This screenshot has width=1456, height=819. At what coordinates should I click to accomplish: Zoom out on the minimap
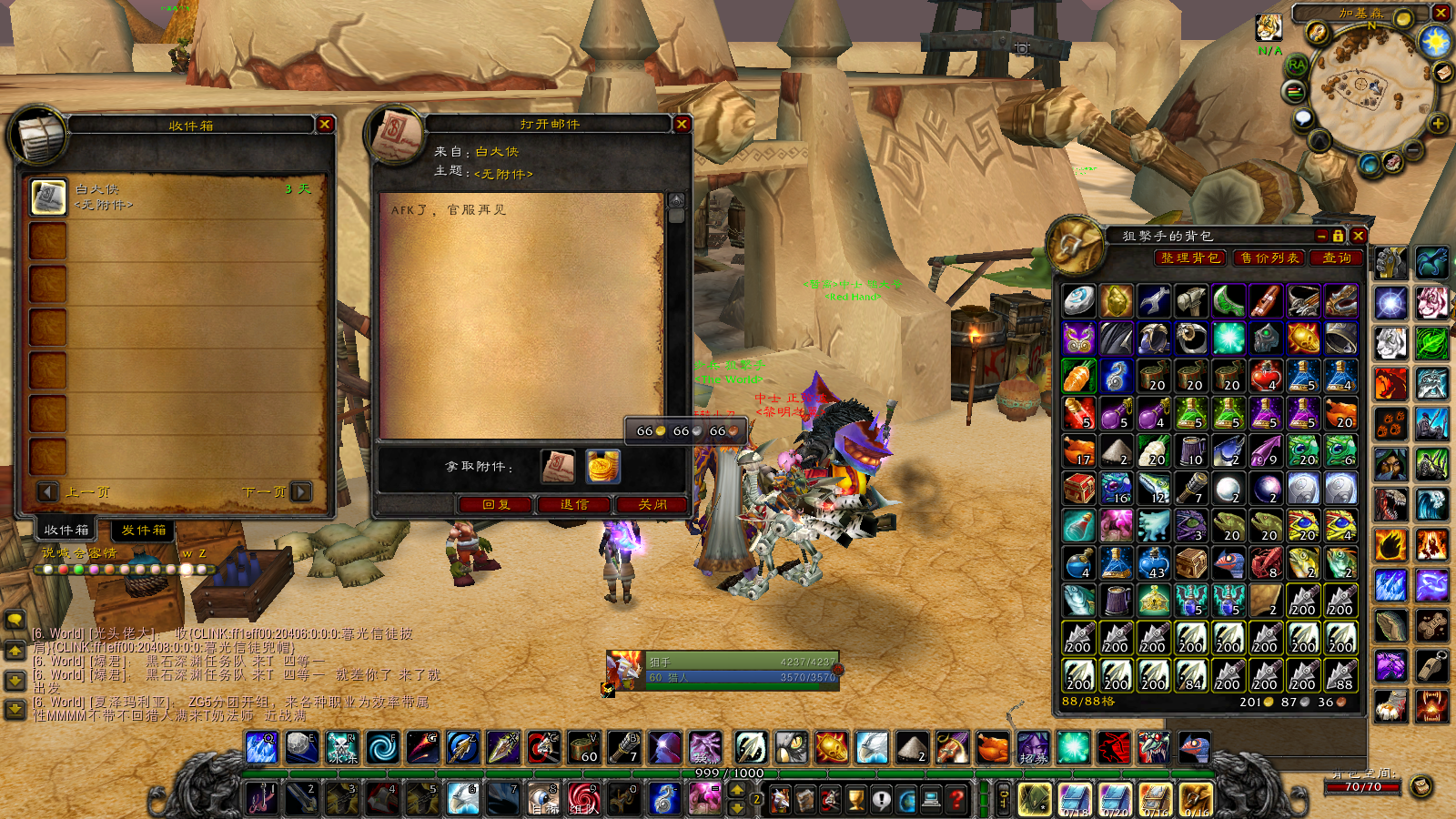tap(1413, 147)
